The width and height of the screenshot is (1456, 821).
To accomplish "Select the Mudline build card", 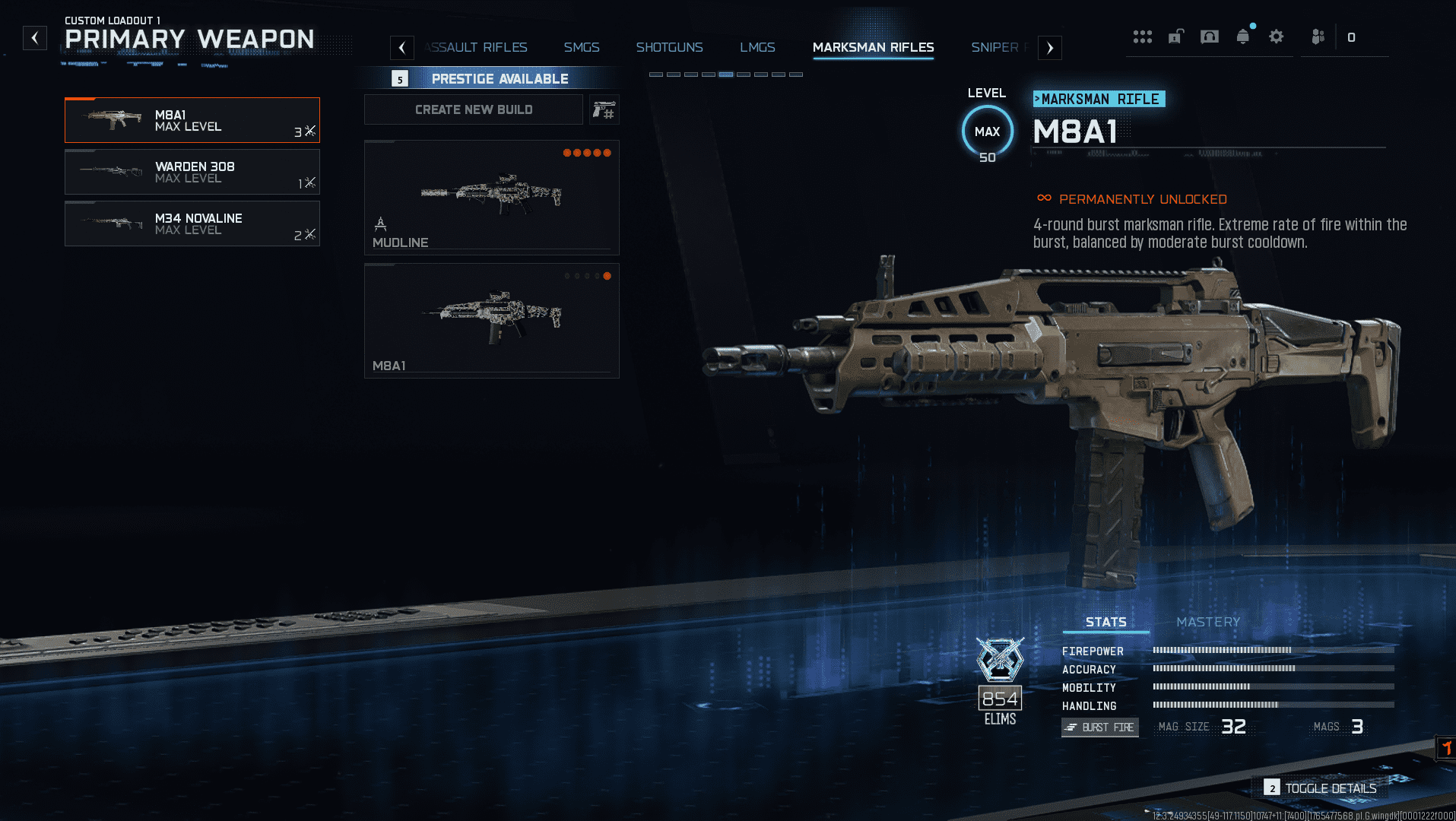I will pyautogui.click(x=492, y=197).
